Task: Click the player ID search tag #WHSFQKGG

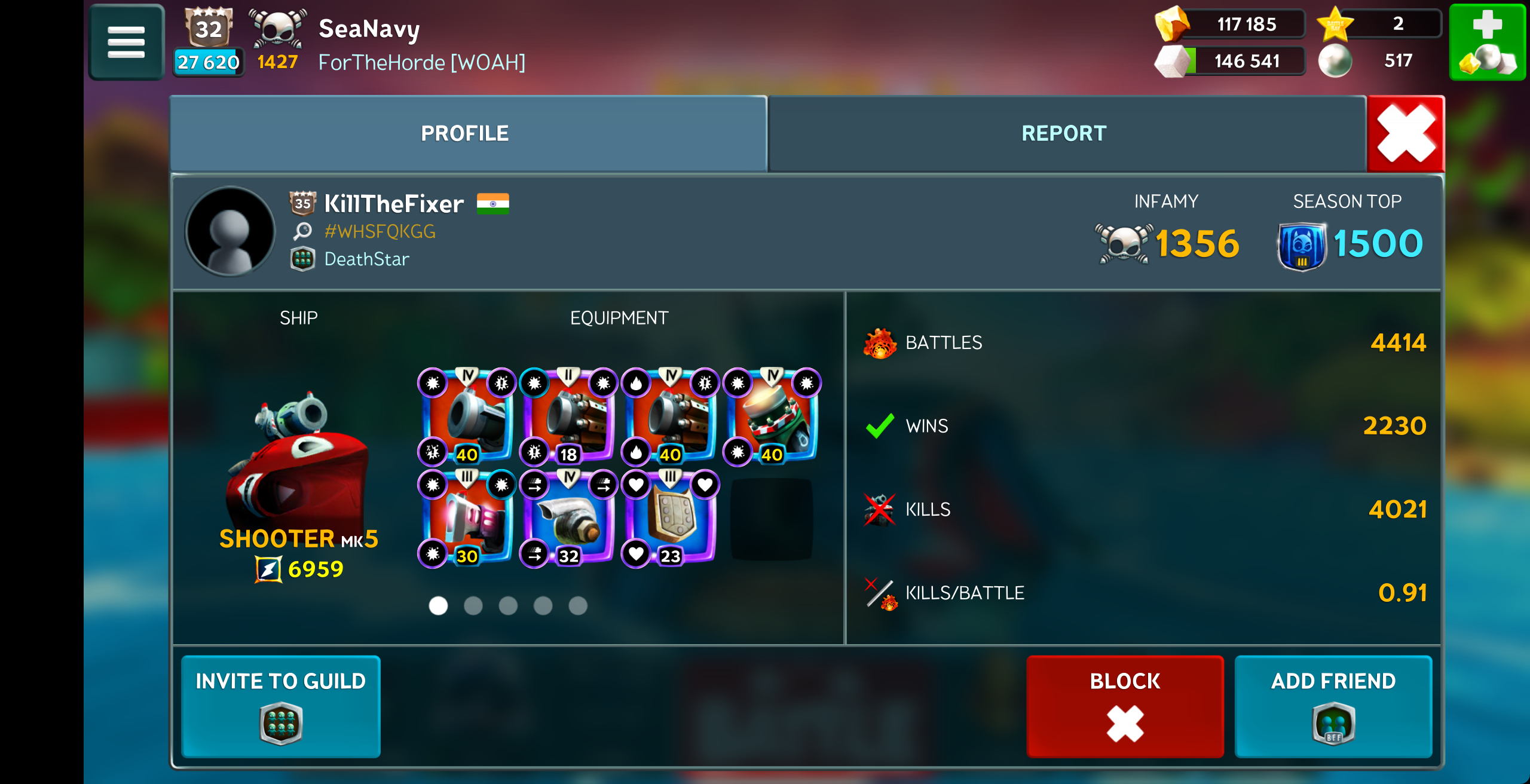Action: 380,232
